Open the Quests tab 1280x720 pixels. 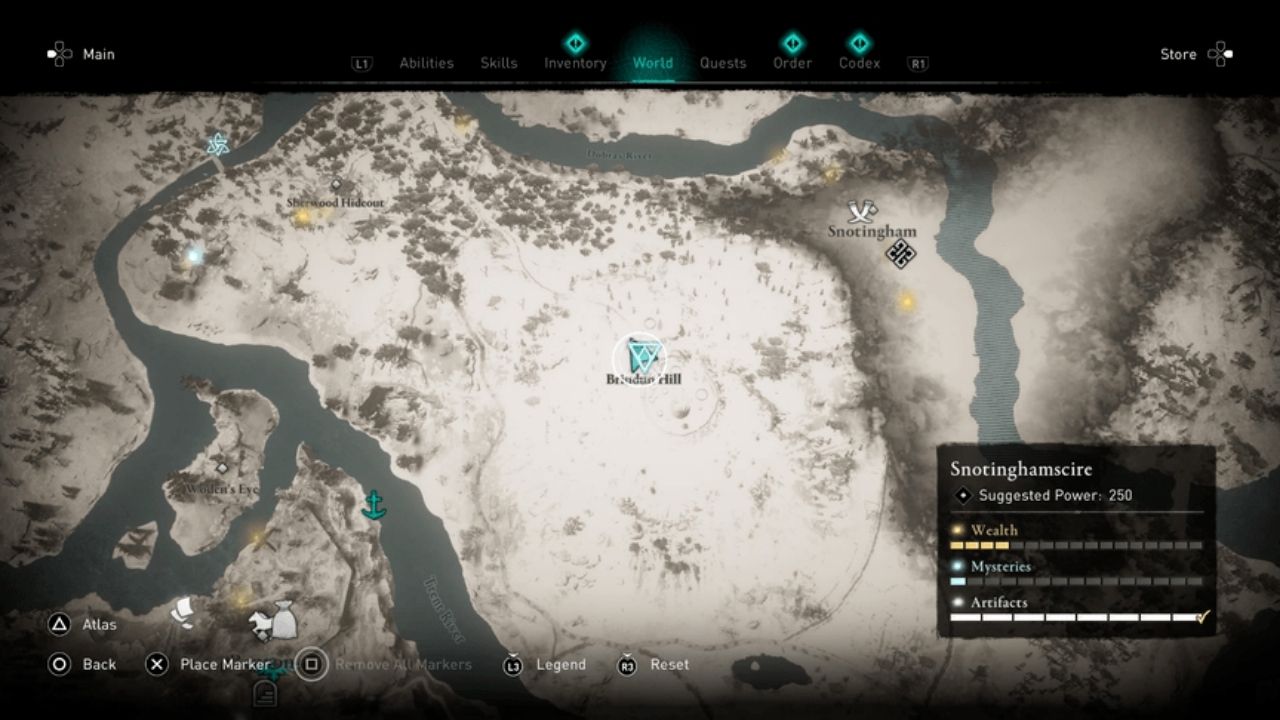point(722,63)
